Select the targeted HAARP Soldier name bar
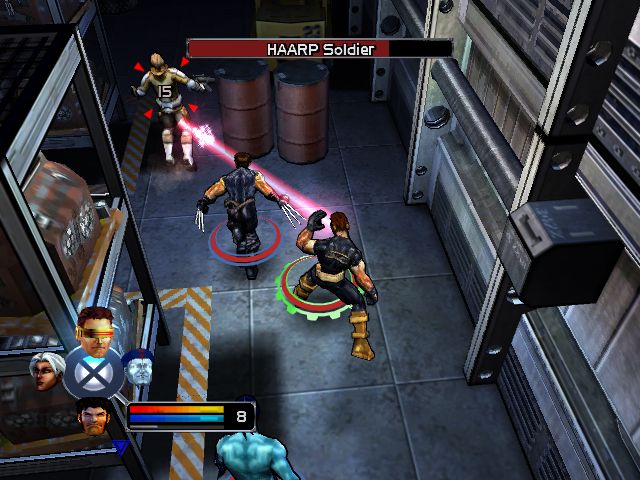Image resolution: width=640 pixels, height=480 pixels. [x=319, y=48]
